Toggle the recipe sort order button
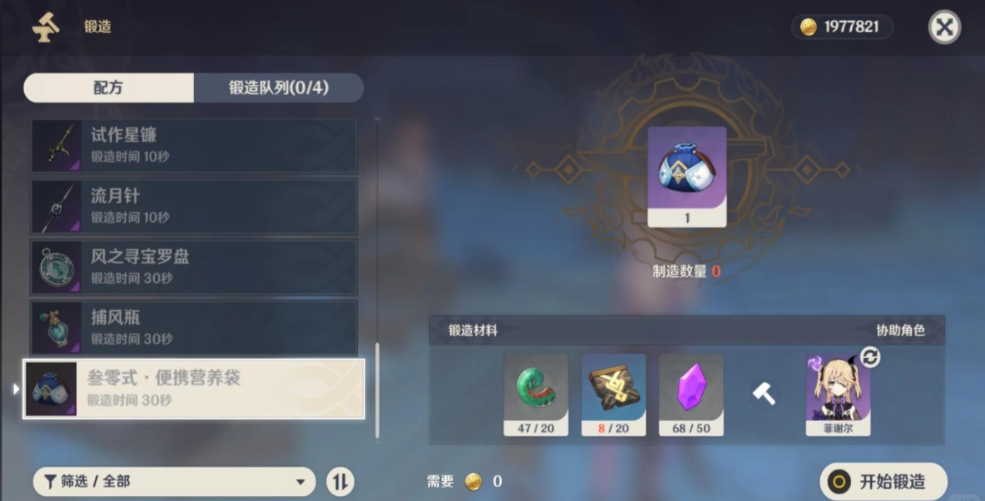Screen dimensions: 985x501 pos(341,482)
